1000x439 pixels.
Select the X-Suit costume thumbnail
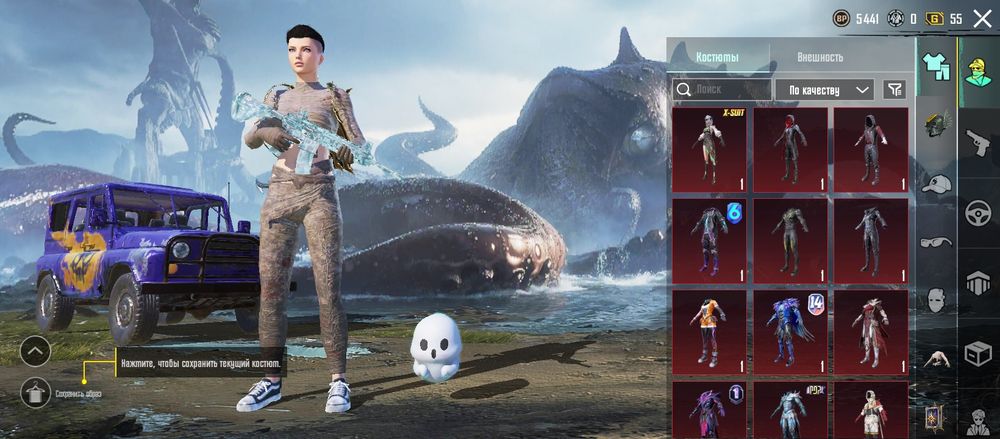pos(709,149)
